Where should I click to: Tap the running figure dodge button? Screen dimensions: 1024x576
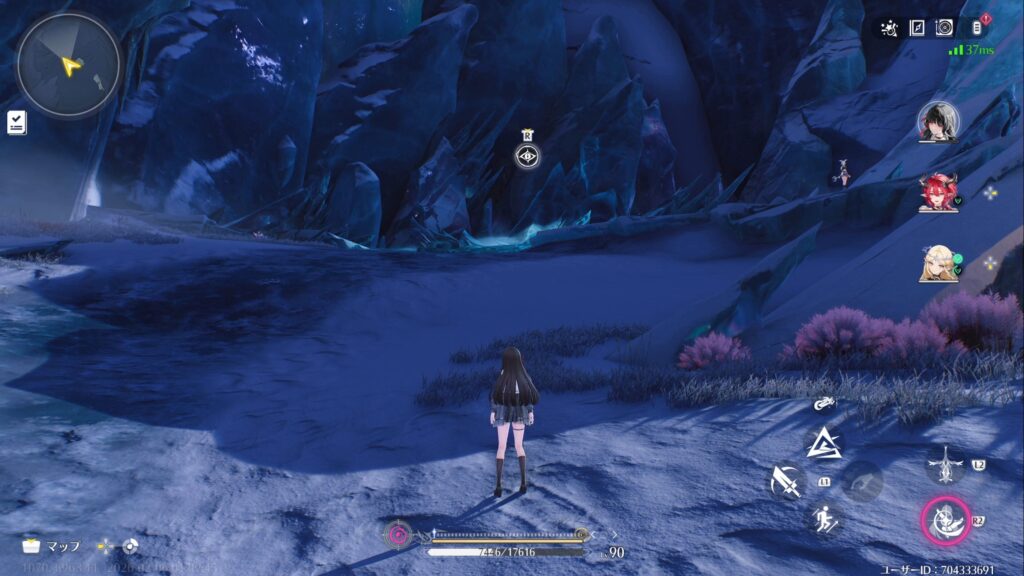(x=825, y=518)
